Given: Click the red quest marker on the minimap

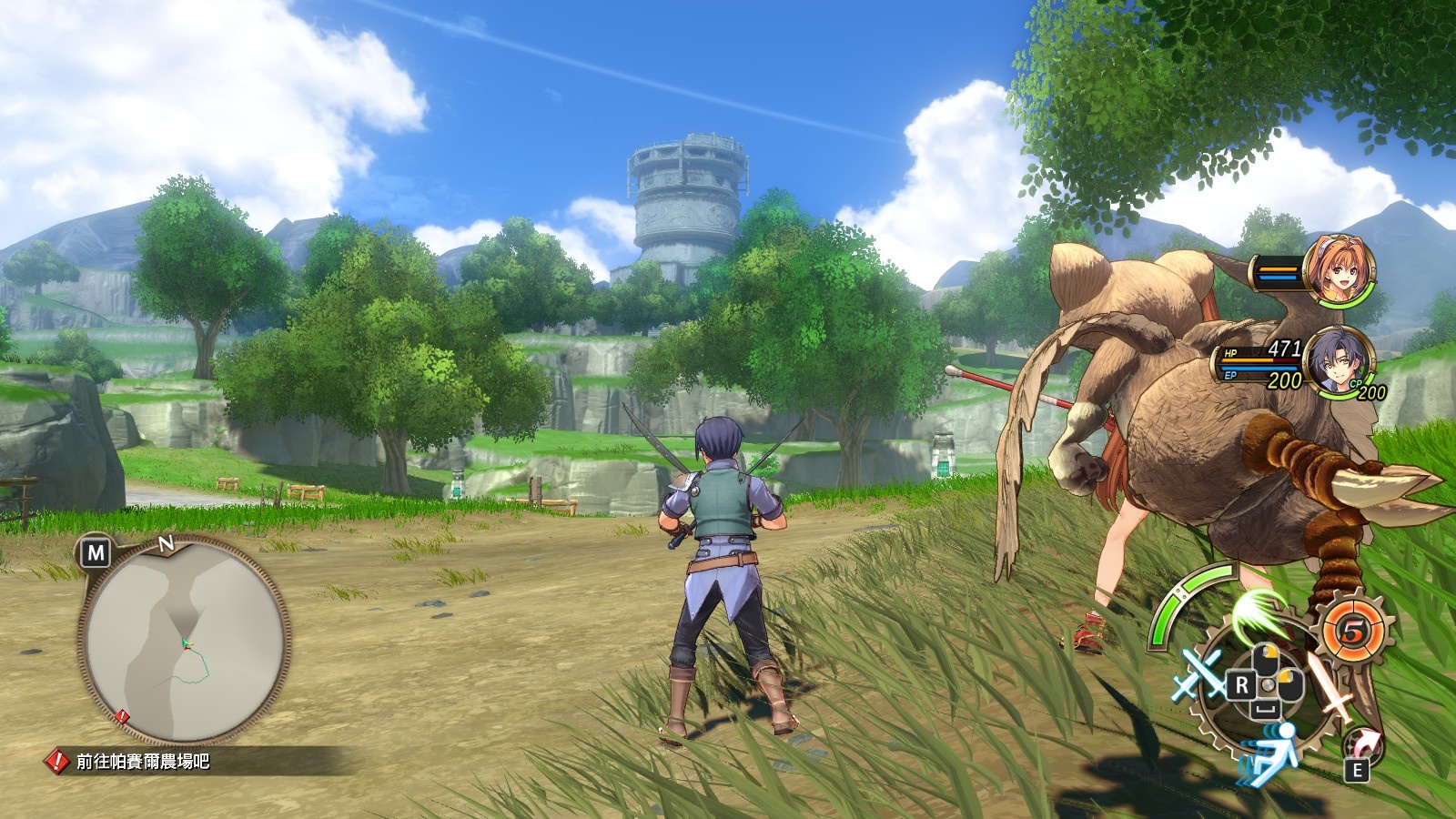Looking at the screenshot, I should [122, 715].
